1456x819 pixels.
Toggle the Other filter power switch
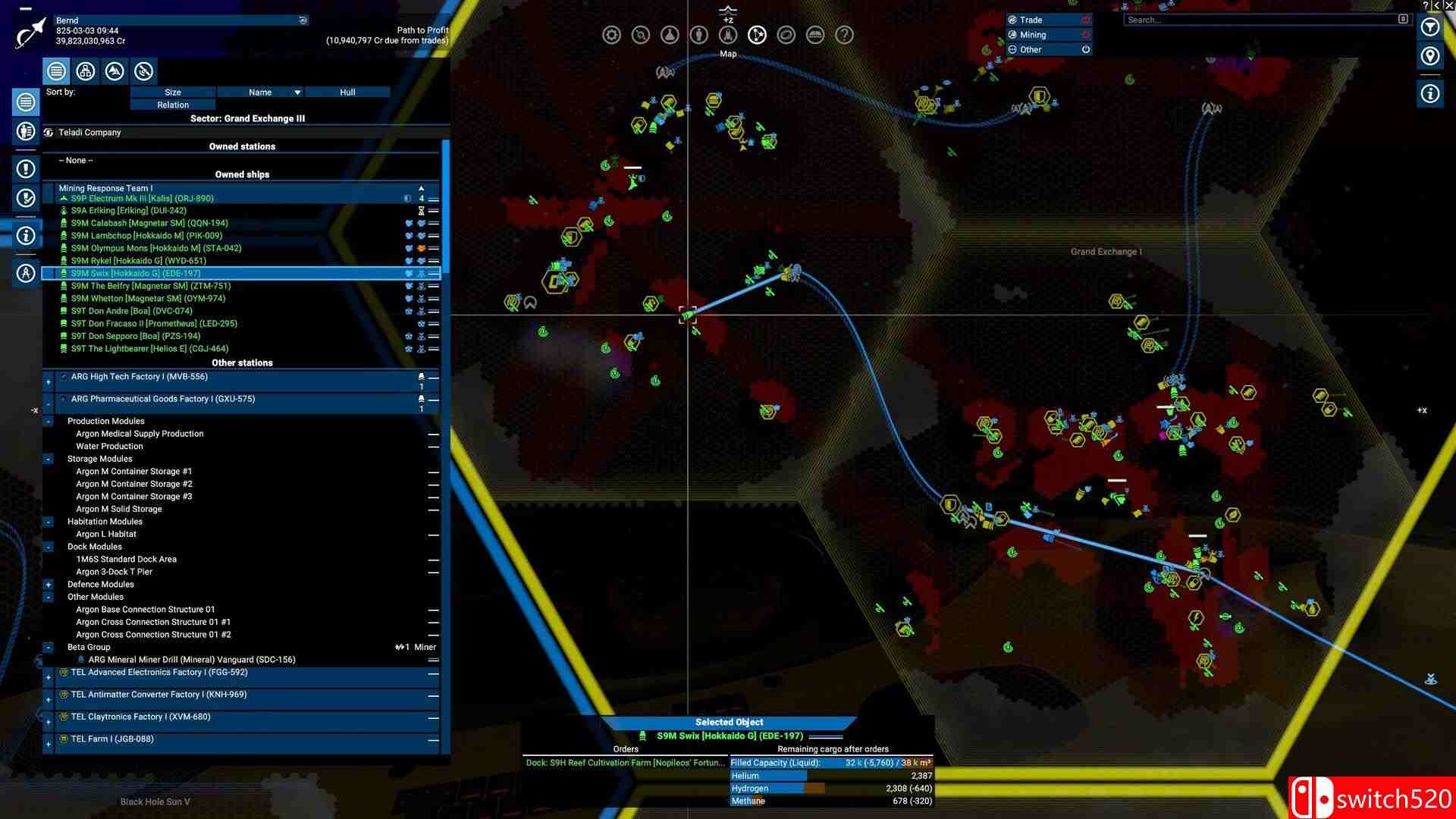tap(1086, 49)
